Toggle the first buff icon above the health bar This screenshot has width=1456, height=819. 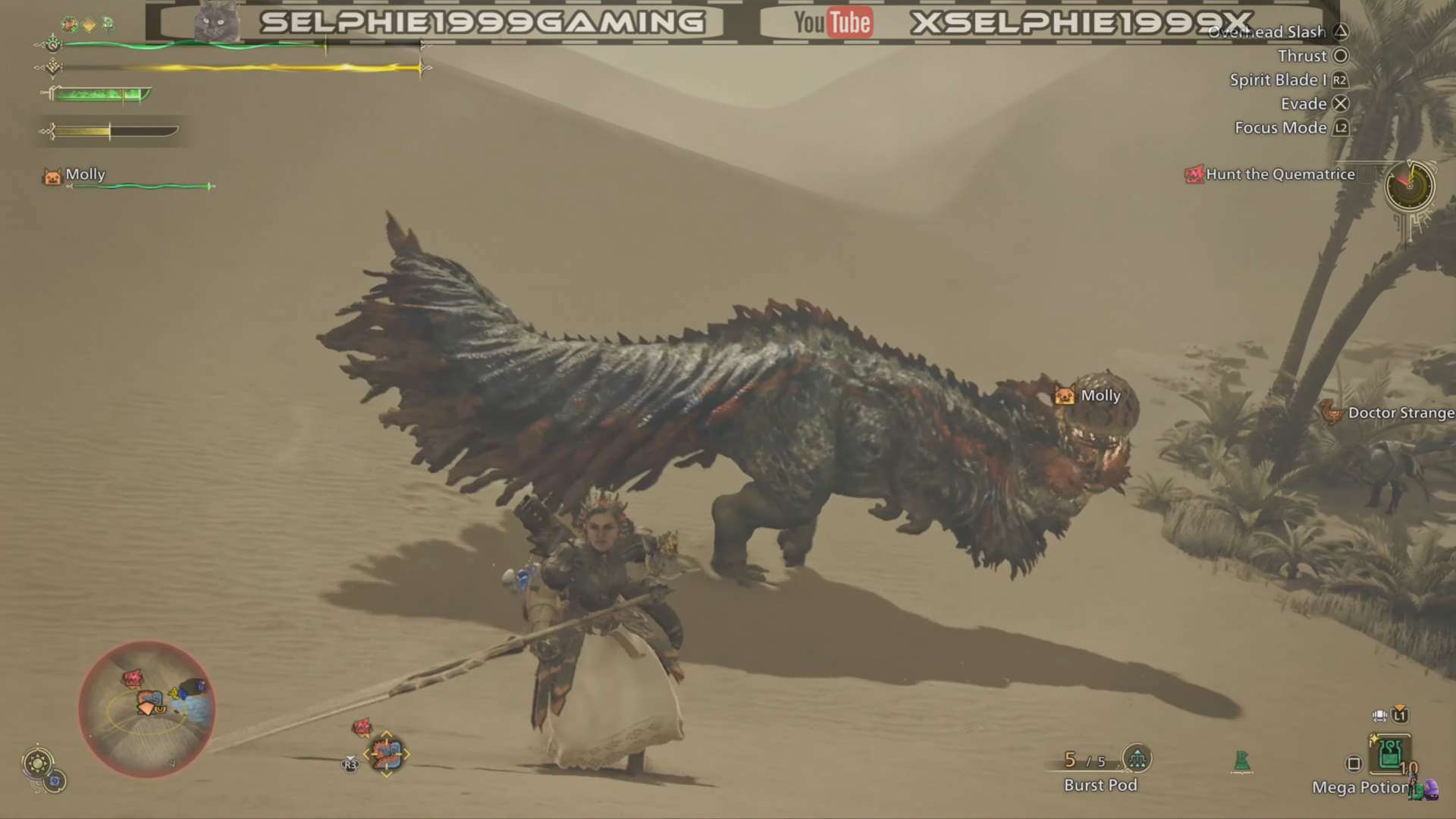click(70, 24)
